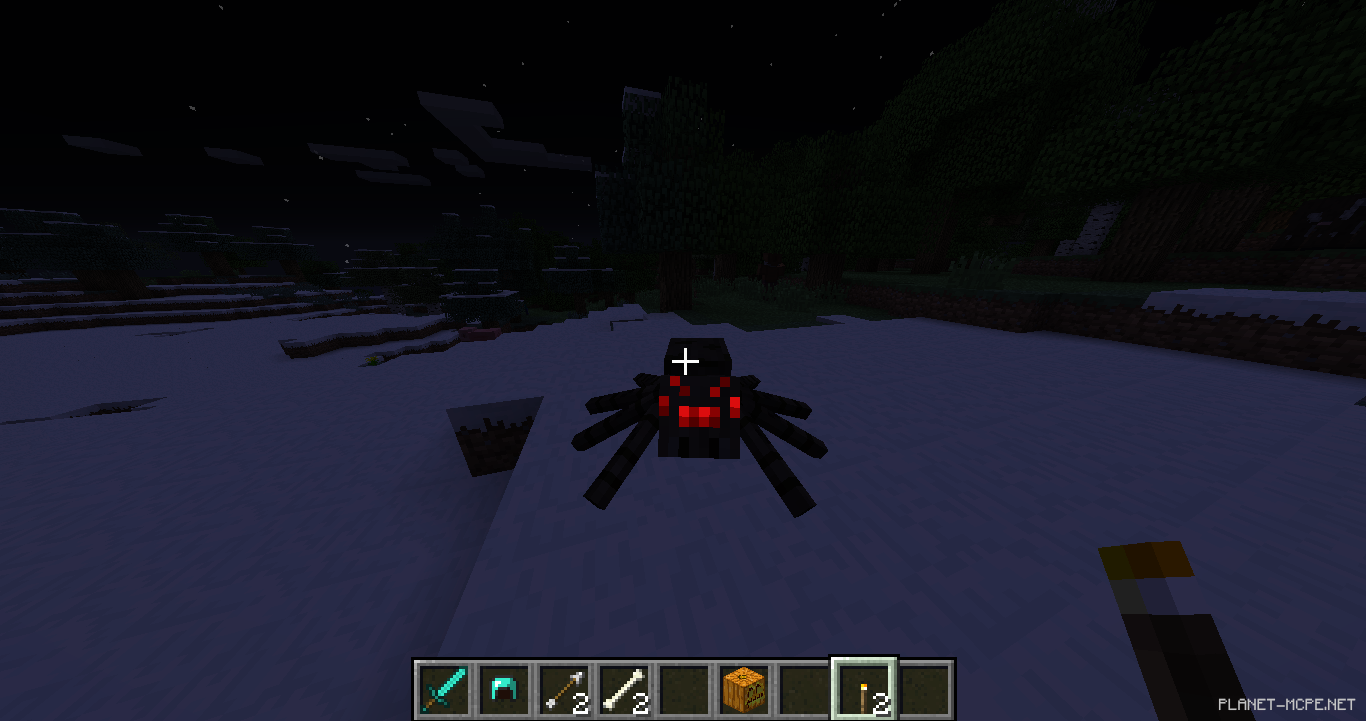Click the highlighted hotbar slot frame
Image resolution: width=1366 pixels, height=721 pixels.
tap(863, 686)
